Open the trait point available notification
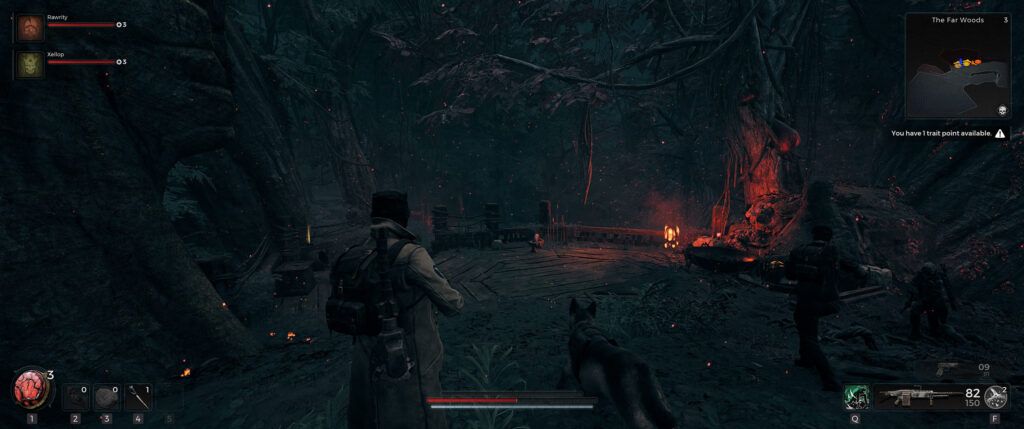 (948, 133)
